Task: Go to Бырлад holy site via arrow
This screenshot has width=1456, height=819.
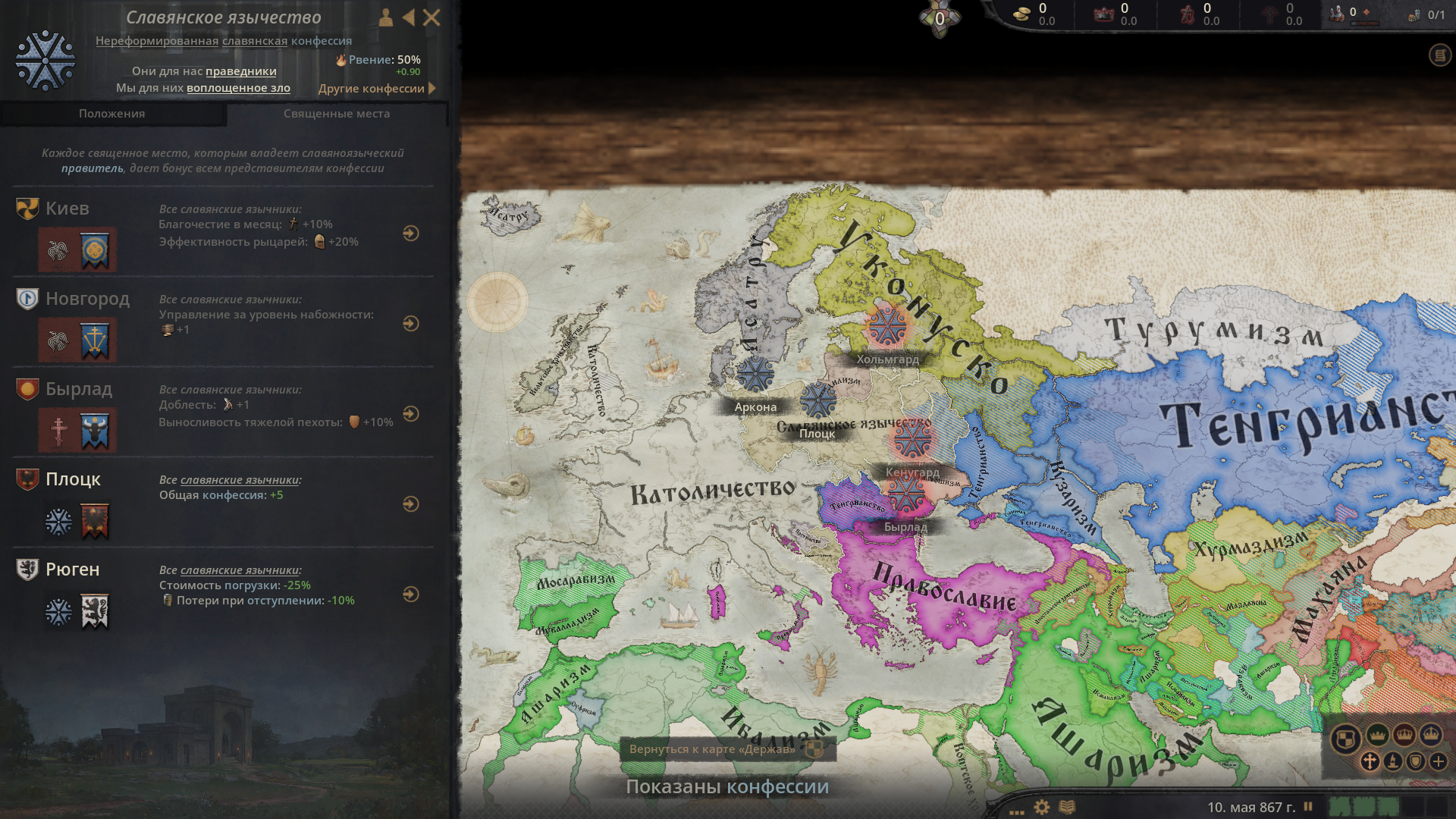Action: click(x=411, y=414)
